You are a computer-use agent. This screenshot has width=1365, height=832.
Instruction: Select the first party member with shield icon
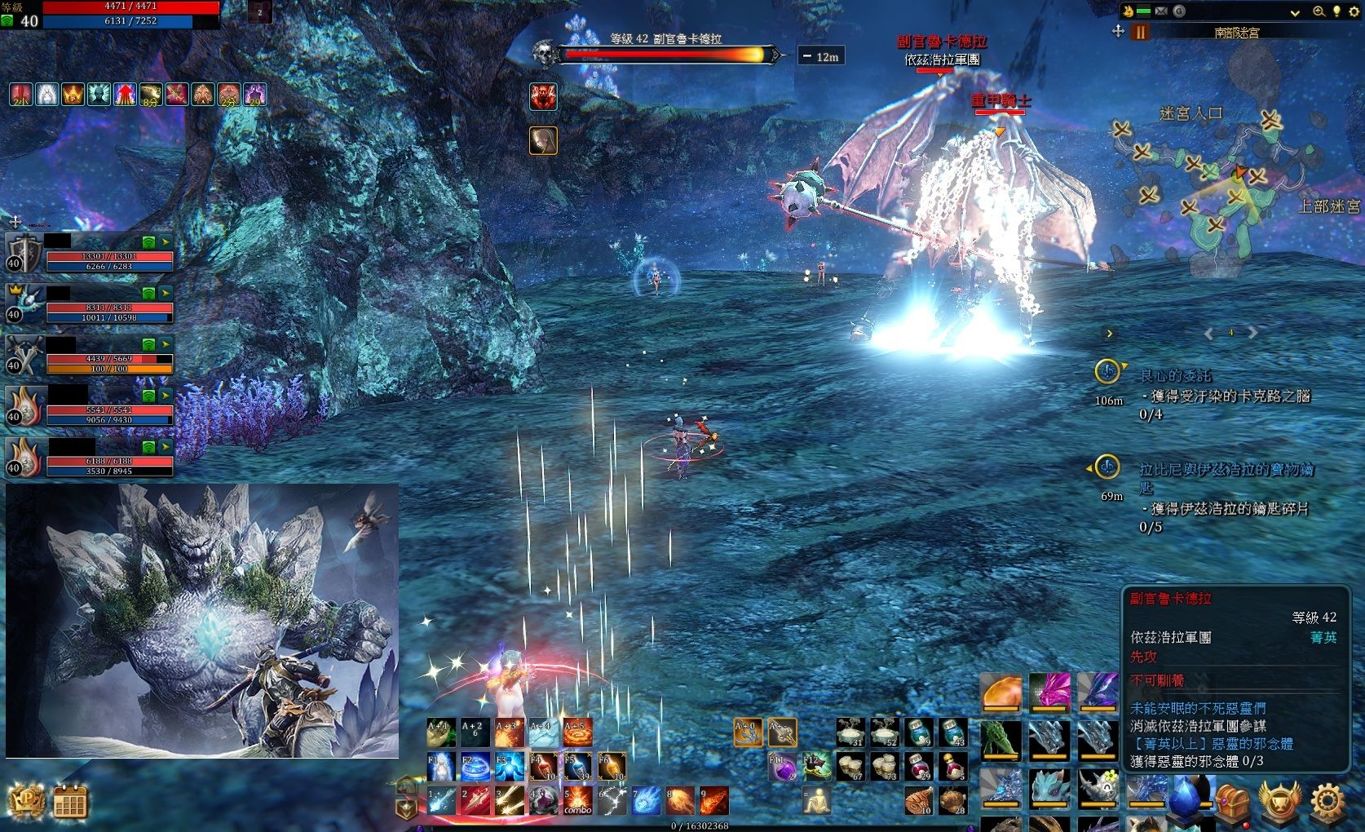22,253
